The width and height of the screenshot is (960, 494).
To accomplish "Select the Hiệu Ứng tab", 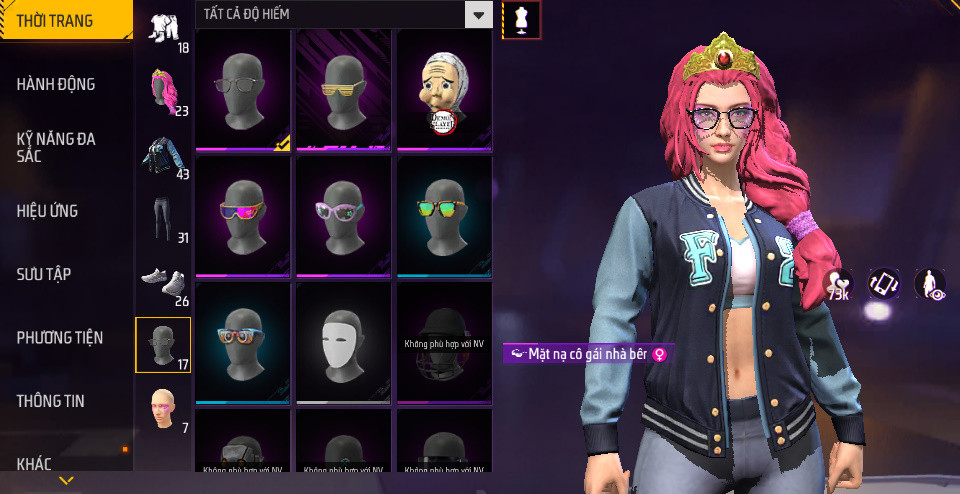I will (x=47, y=211).
